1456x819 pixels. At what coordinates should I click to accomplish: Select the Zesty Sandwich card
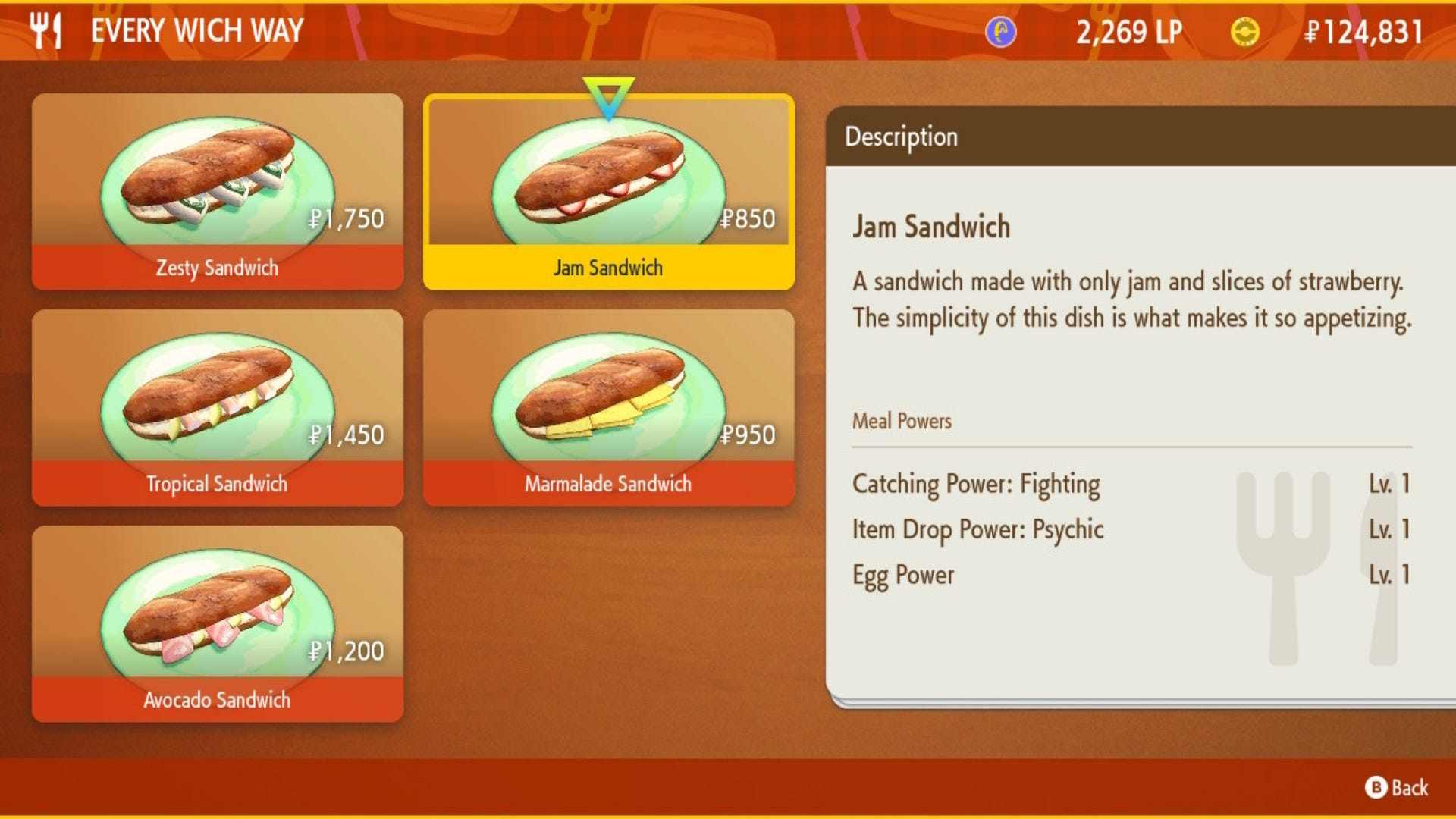tap(216, 190)
